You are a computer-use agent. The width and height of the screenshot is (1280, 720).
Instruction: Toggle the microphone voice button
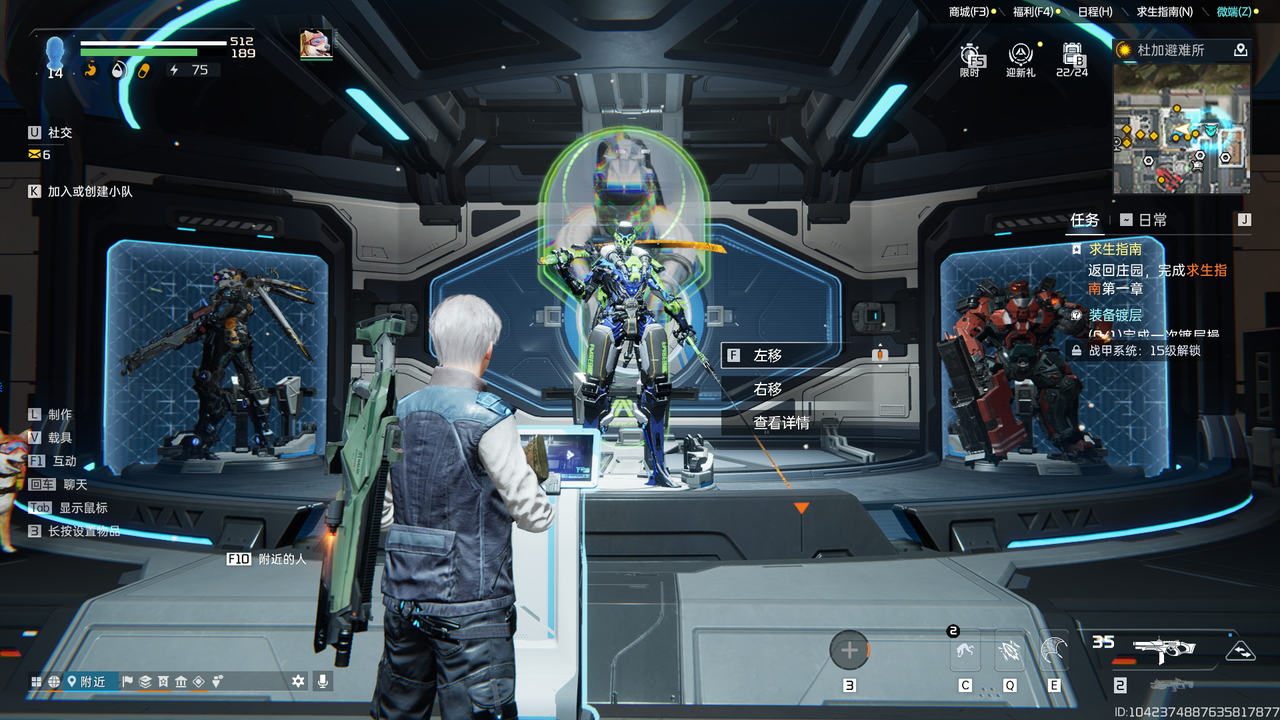(322, 681)
